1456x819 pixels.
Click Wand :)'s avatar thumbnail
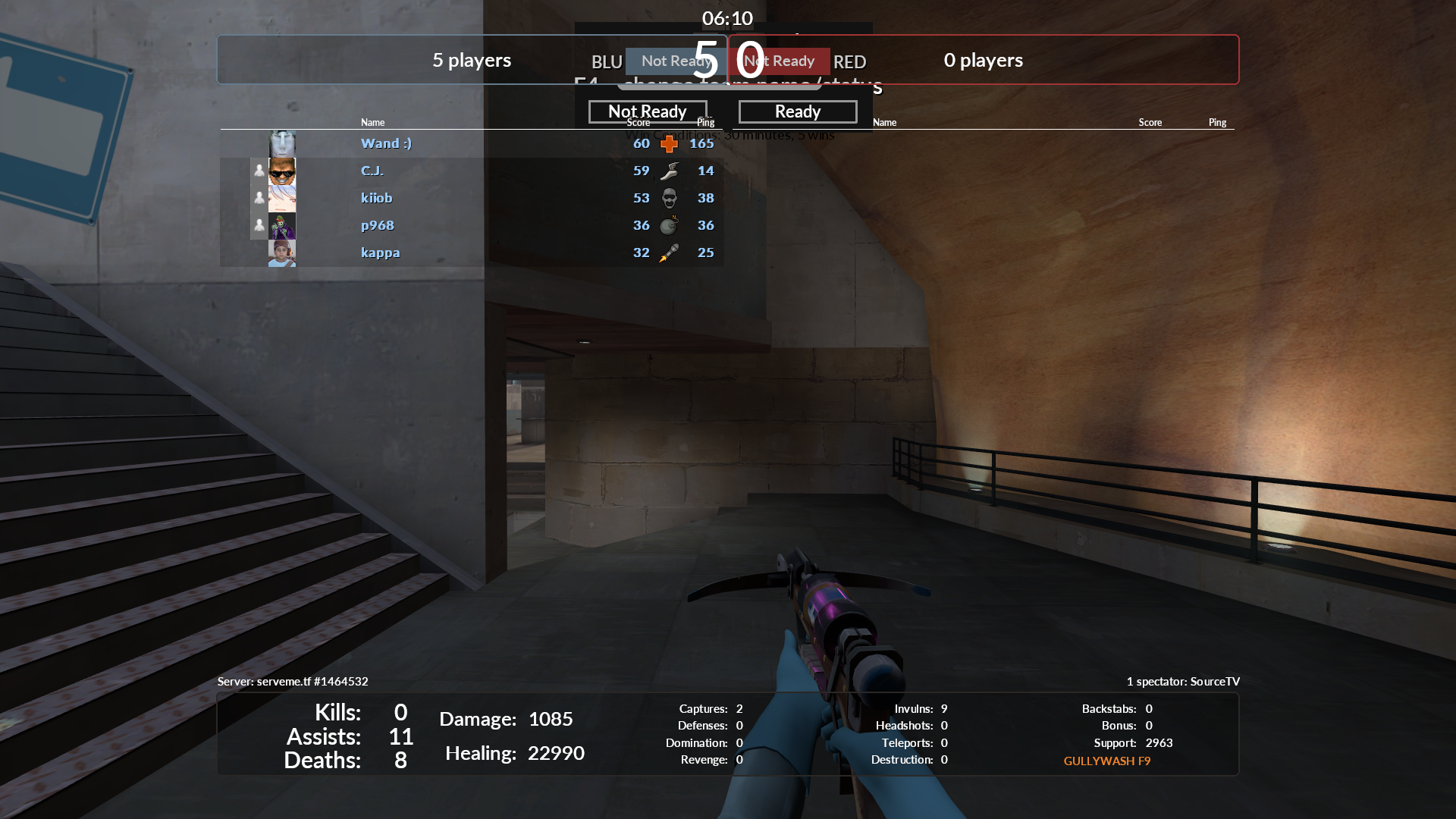(x=282, y=143)
